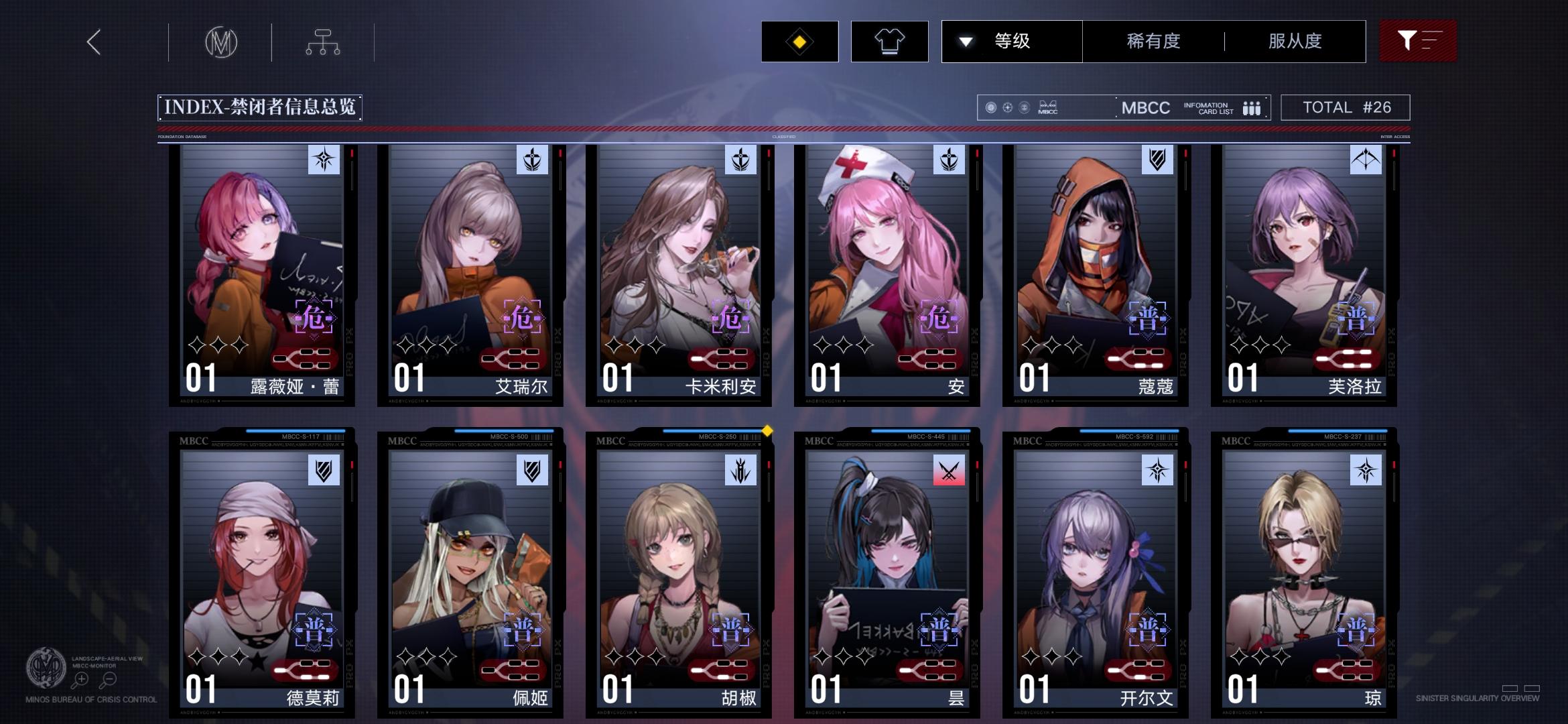Open the character filter funnel panel
The image size is (1568, 724).
click(1417, 41)
